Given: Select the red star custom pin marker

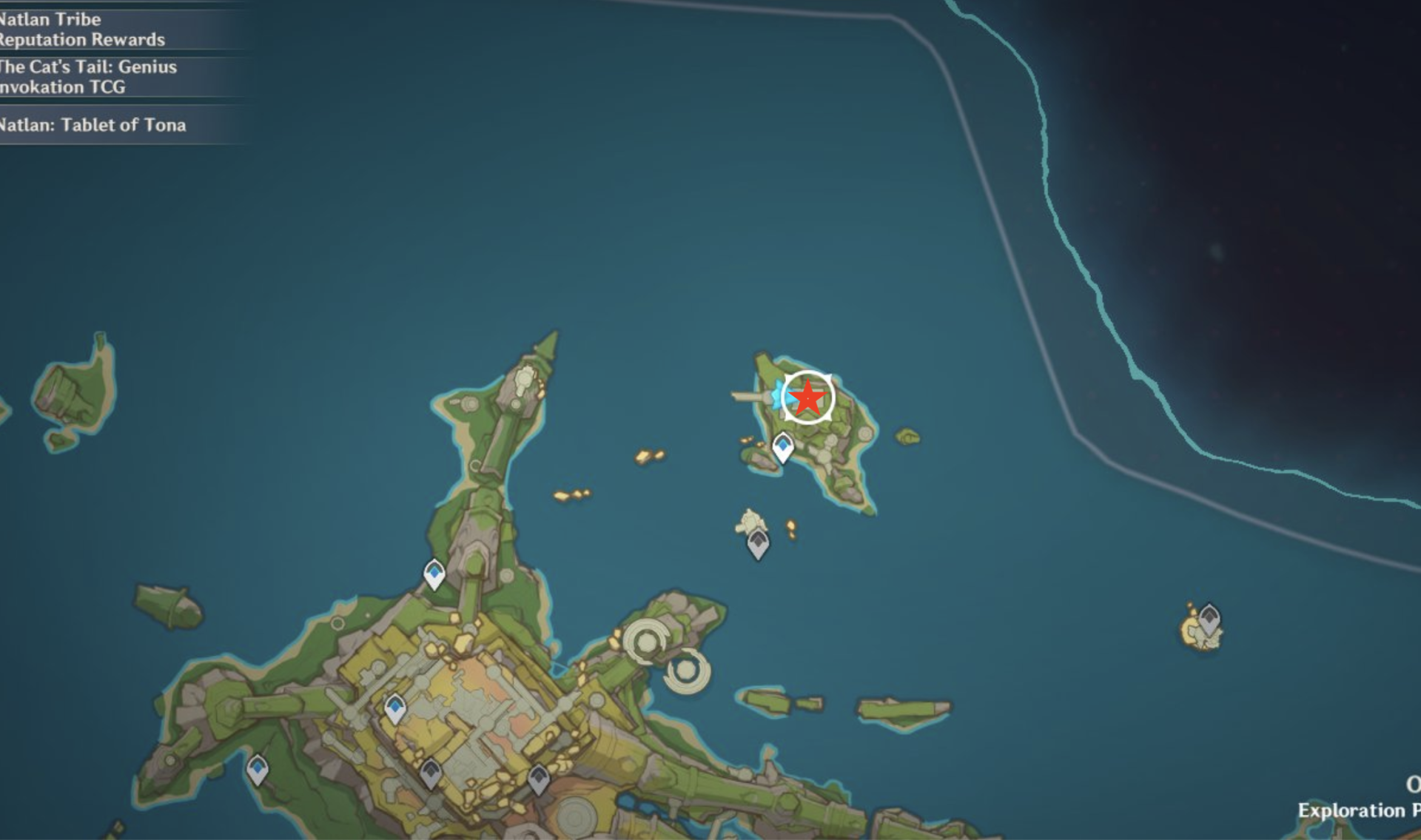Looking at the screenshot, I should pos(807,397).
